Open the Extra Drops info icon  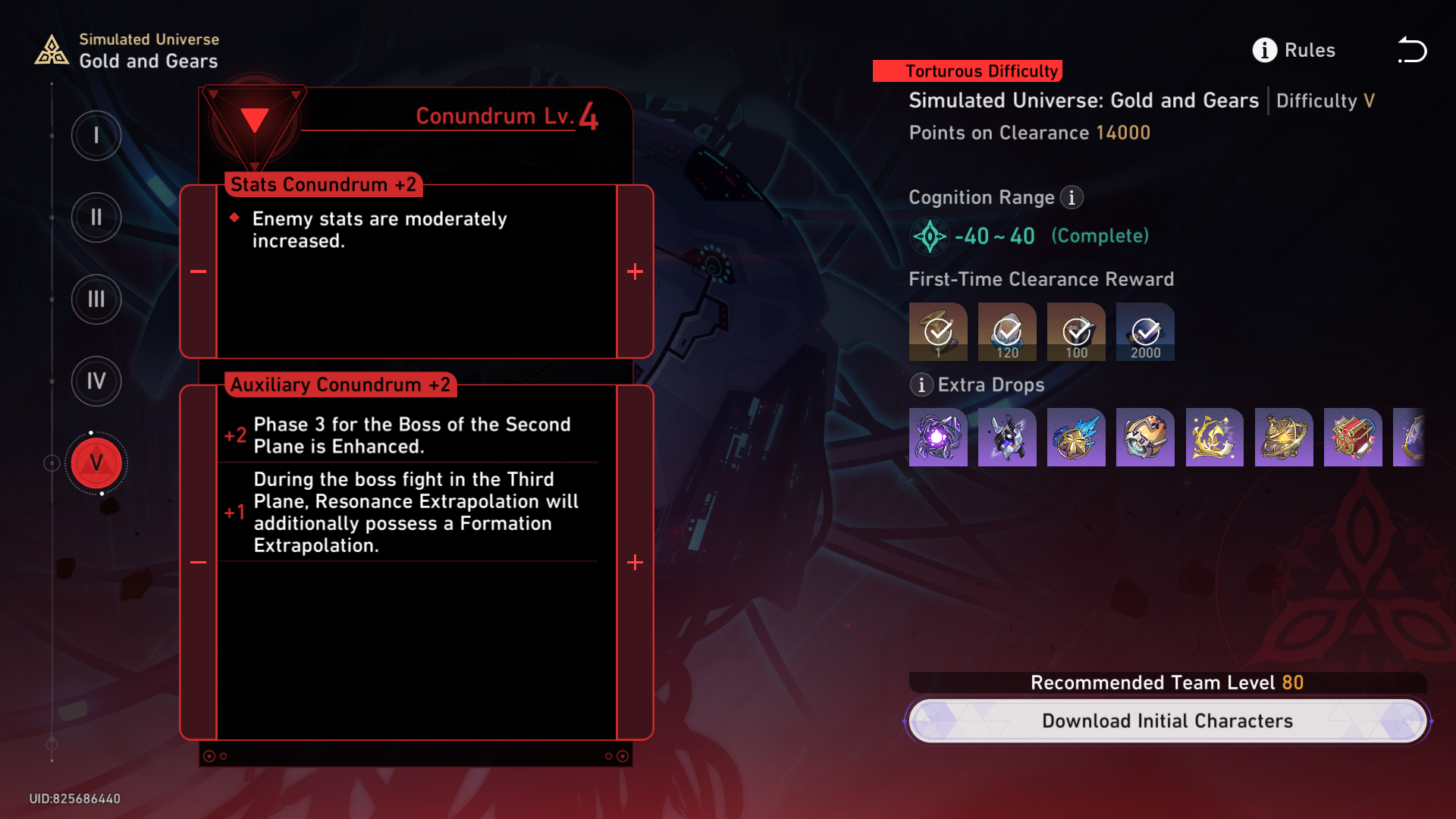pos(921,385)
